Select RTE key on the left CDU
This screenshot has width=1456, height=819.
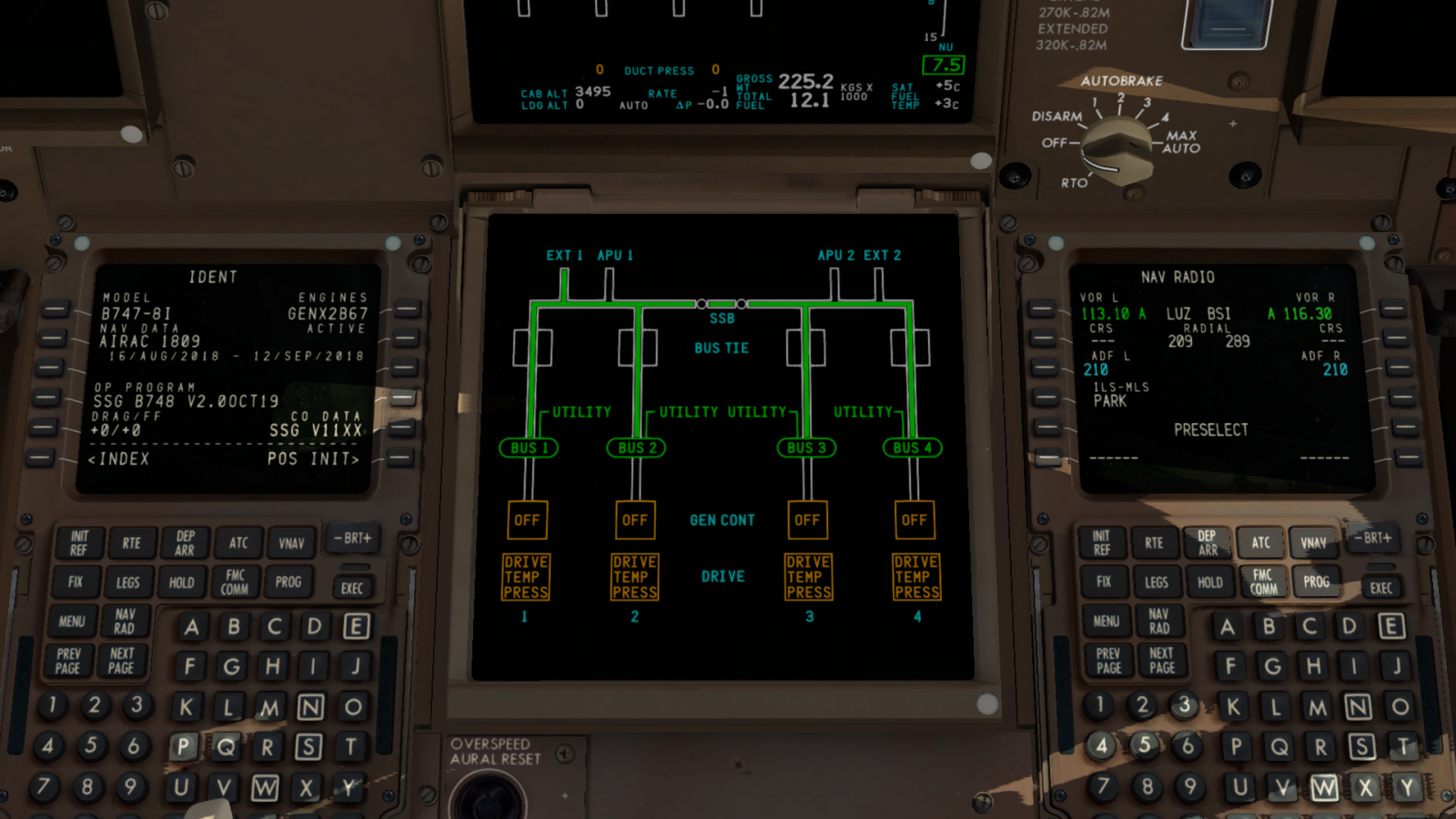(132, 543)
